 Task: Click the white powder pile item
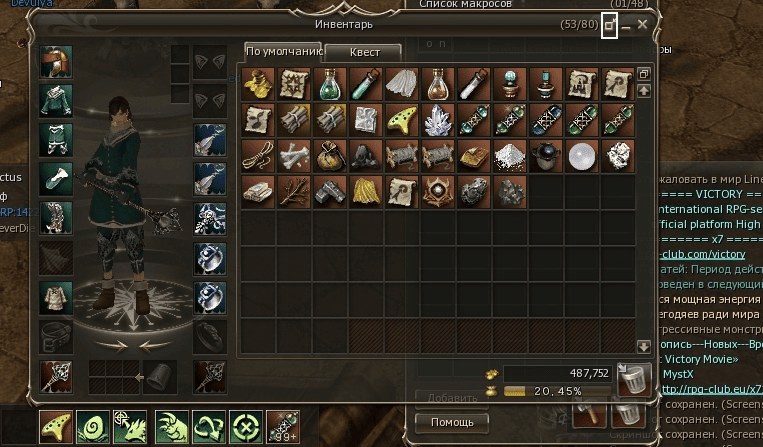click(x=510, y=154)
